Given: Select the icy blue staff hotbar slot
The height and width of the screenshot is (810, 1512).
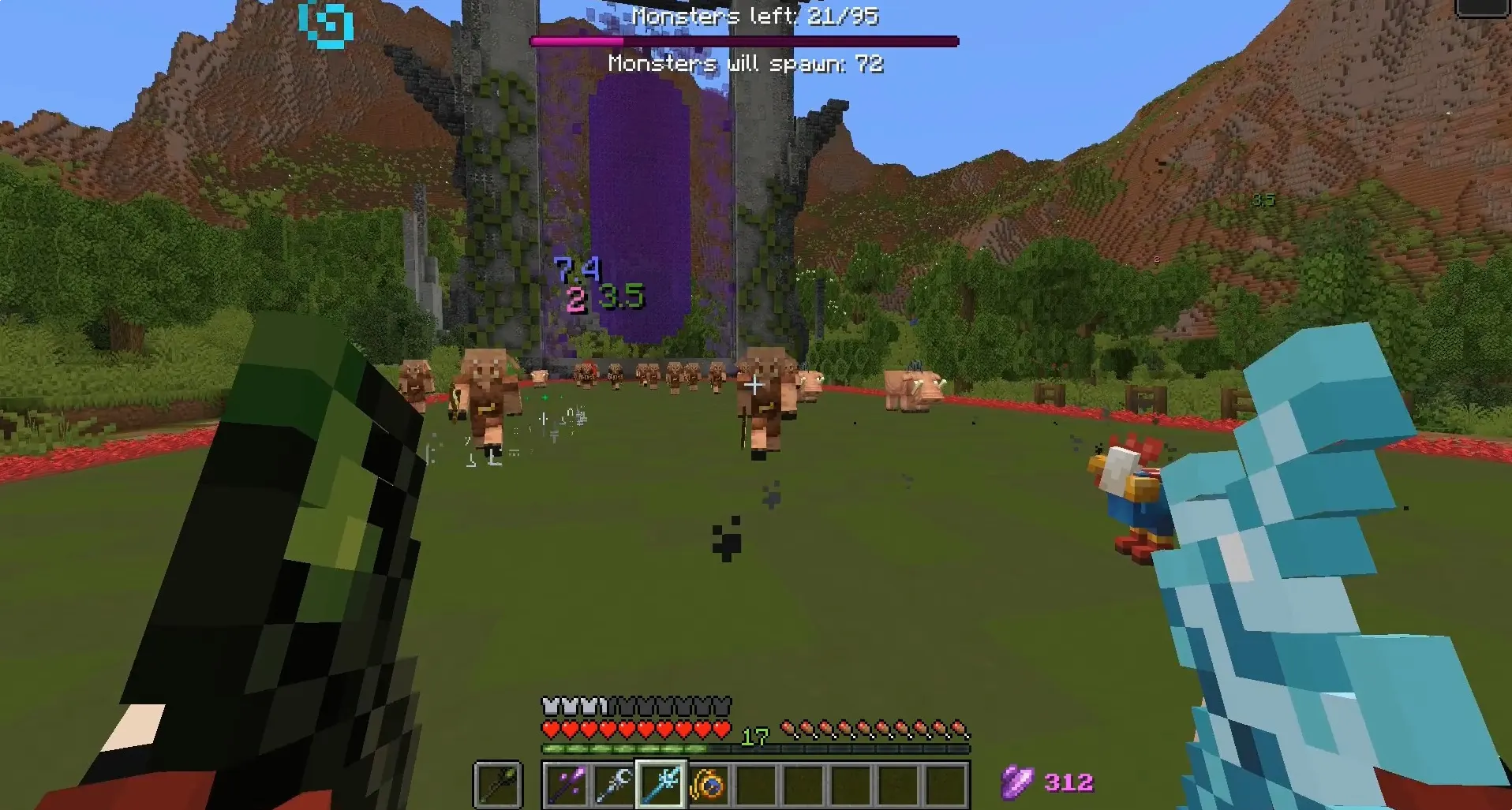Looking at the screenshot, I should tap(661, 784).
